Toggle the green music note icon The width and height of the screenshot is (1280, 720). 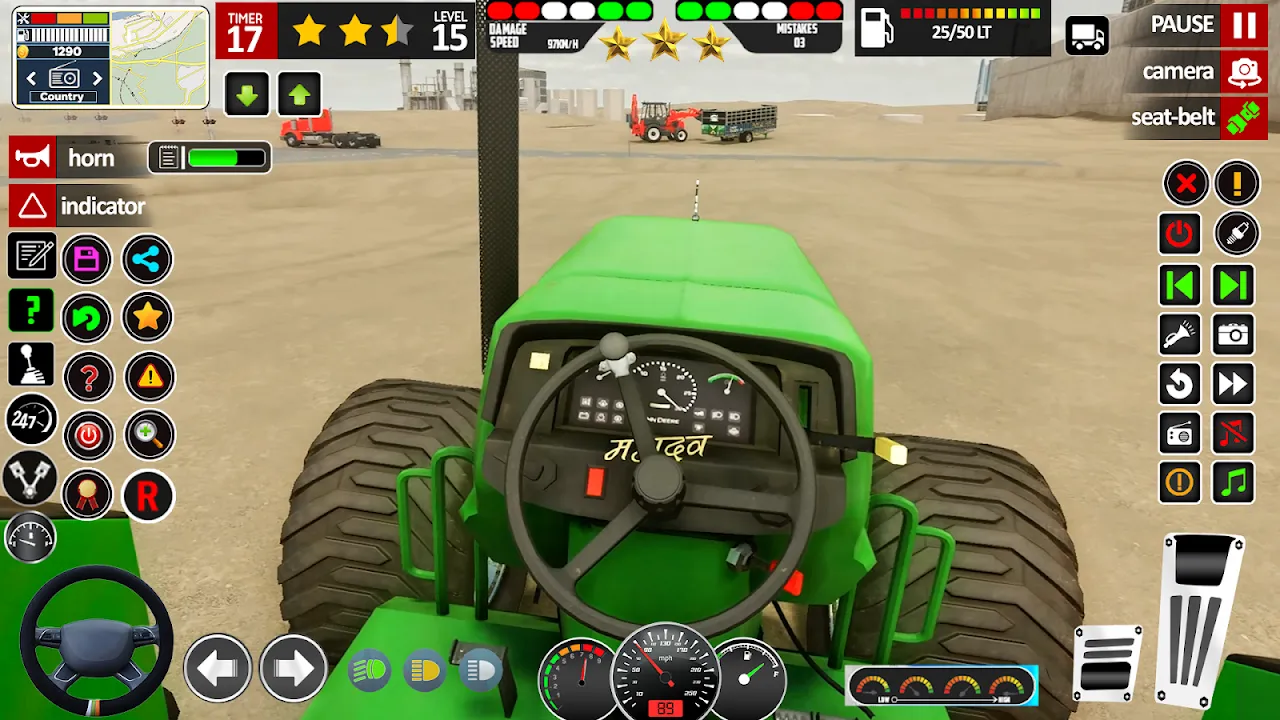[x=1234, y=483]
